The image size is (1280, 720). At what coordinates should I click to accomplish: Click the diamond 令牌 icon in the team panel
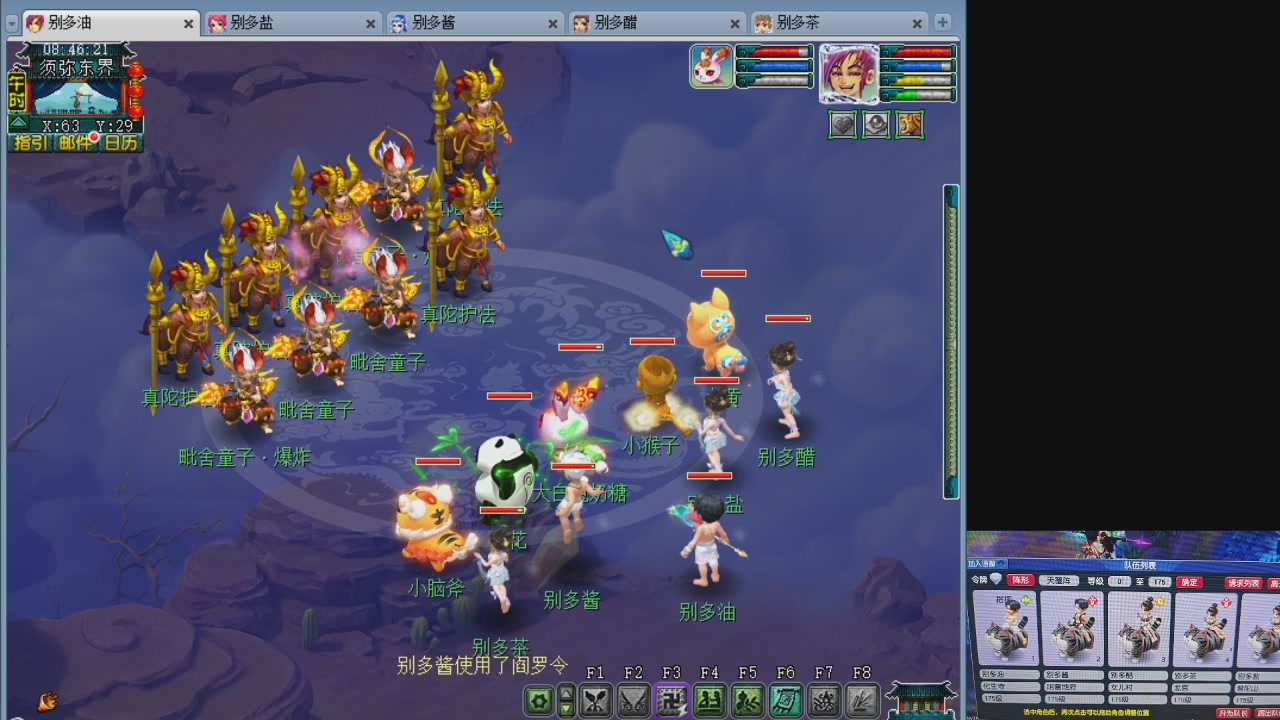(996, 581)
